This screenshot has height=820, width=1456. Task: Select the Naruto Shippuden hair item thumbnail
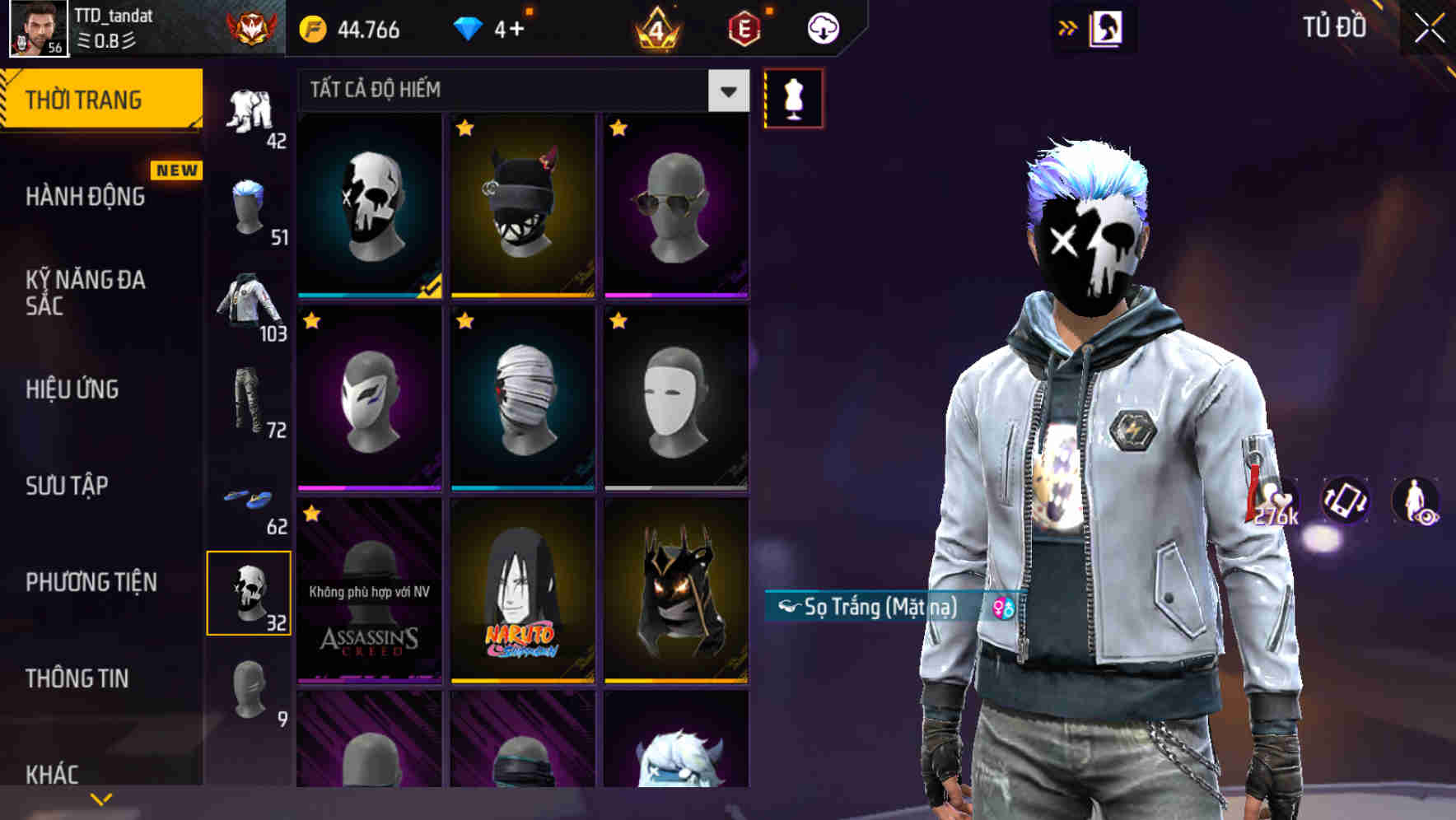click(523, 591)
